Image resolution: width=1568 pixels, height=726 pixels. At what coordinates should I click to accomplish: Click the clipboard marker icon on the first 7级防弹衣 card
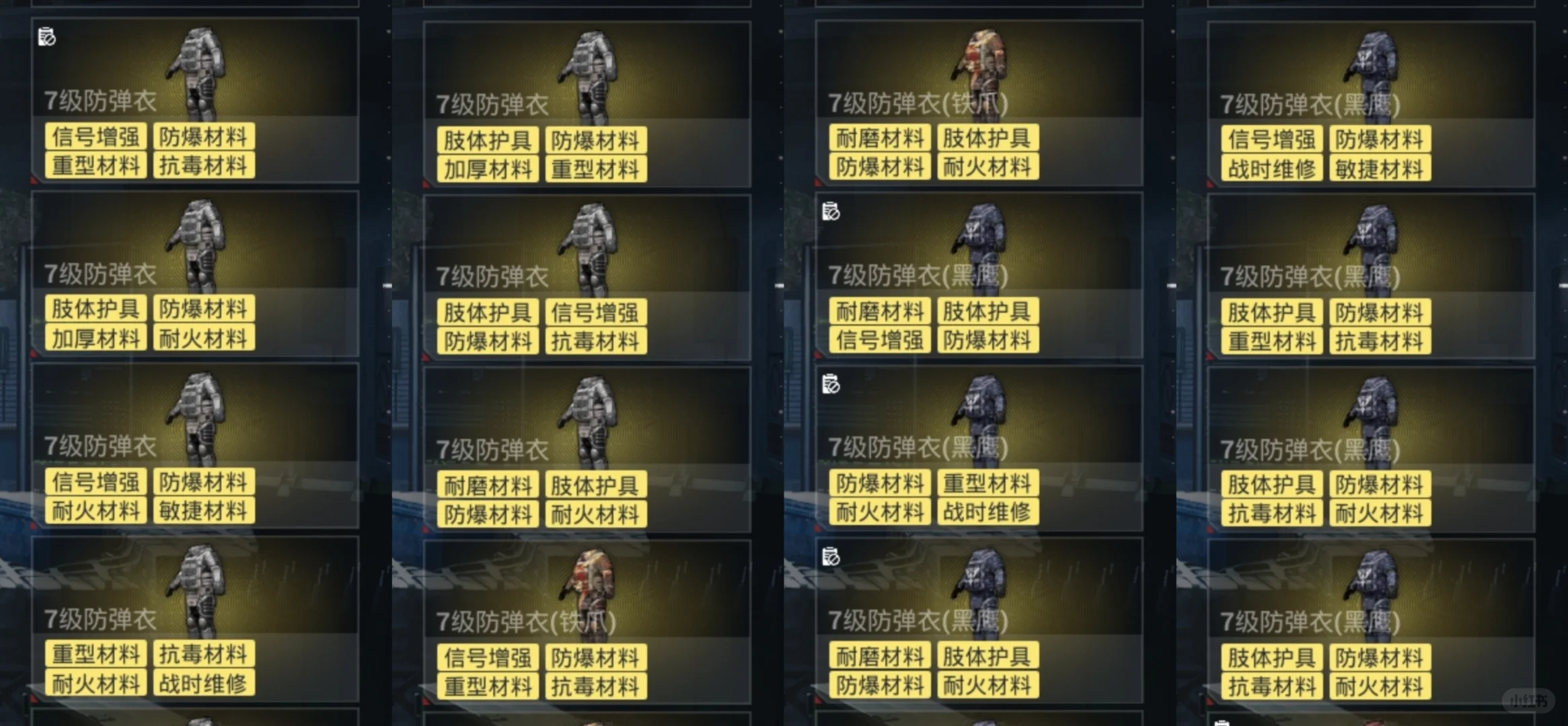point(46,37)
